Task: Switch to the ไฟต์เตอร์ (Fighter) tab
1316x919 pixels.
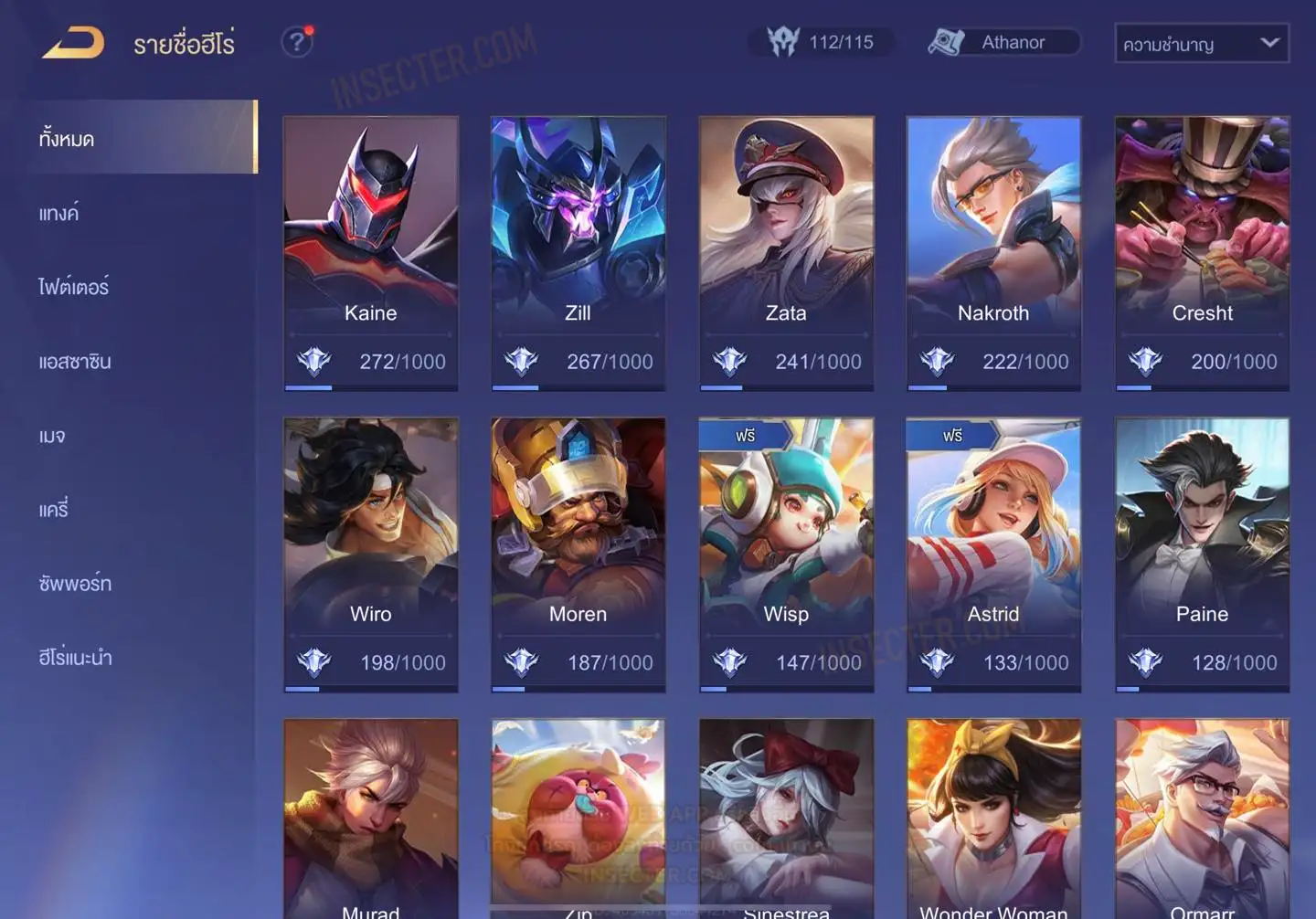Action: point(74,287)
